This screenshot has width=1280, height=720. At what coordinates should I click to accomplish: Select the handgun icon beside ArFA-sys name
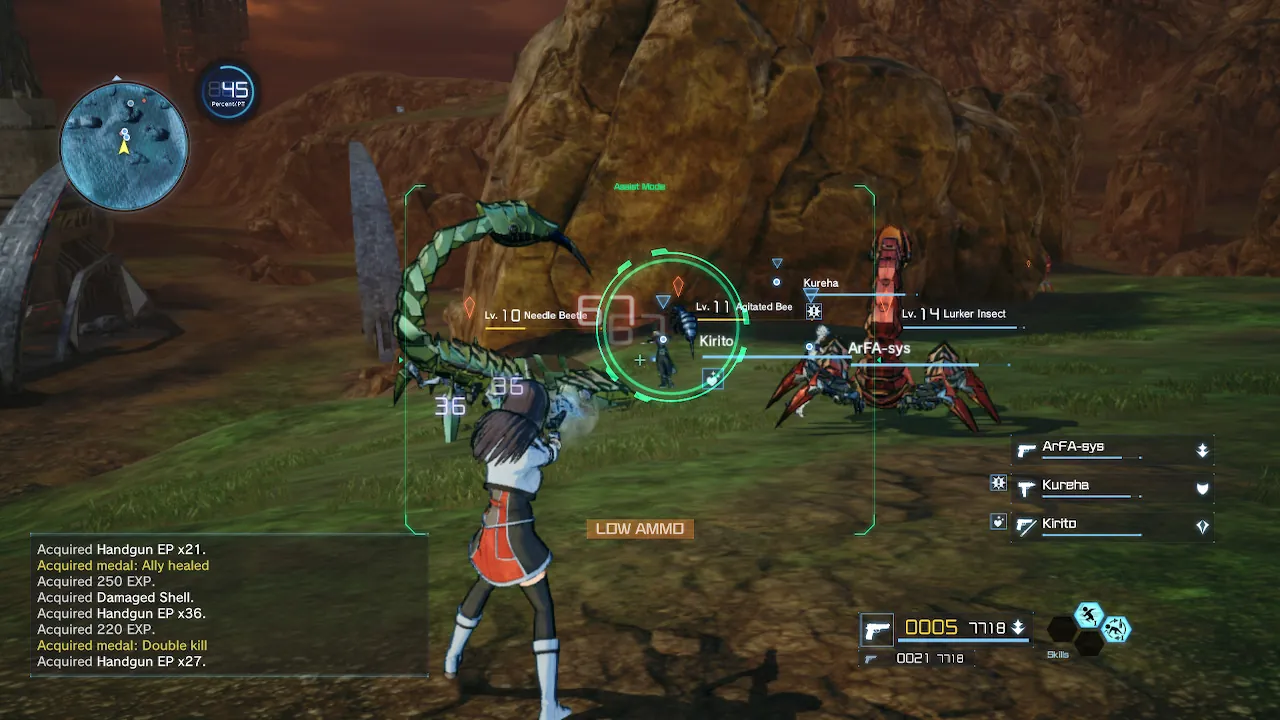coord(1026,451)
